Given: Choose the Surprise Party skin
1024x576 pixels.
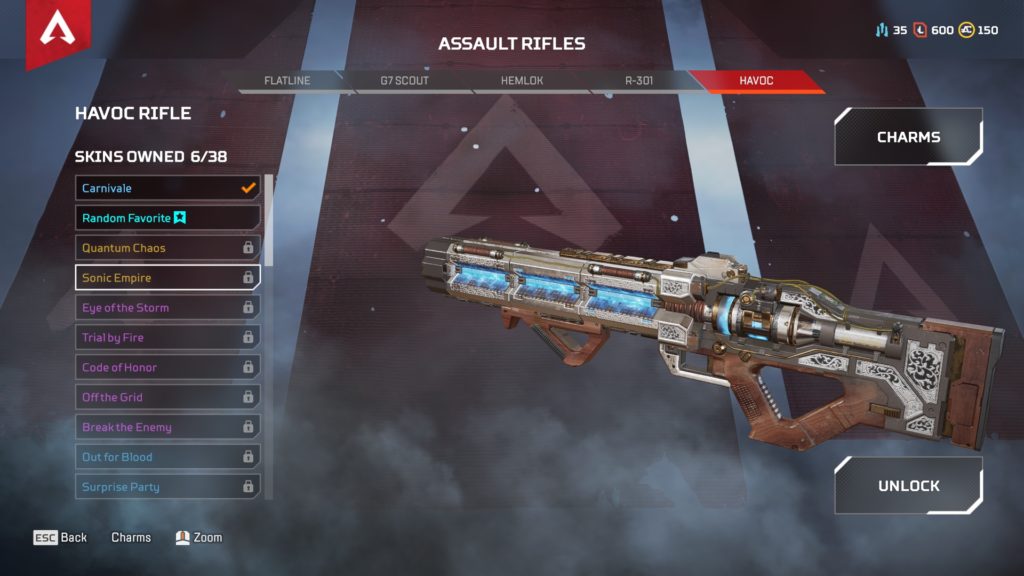Looking at the screenshot, I should pyautogui.click(x=167, y=487).
